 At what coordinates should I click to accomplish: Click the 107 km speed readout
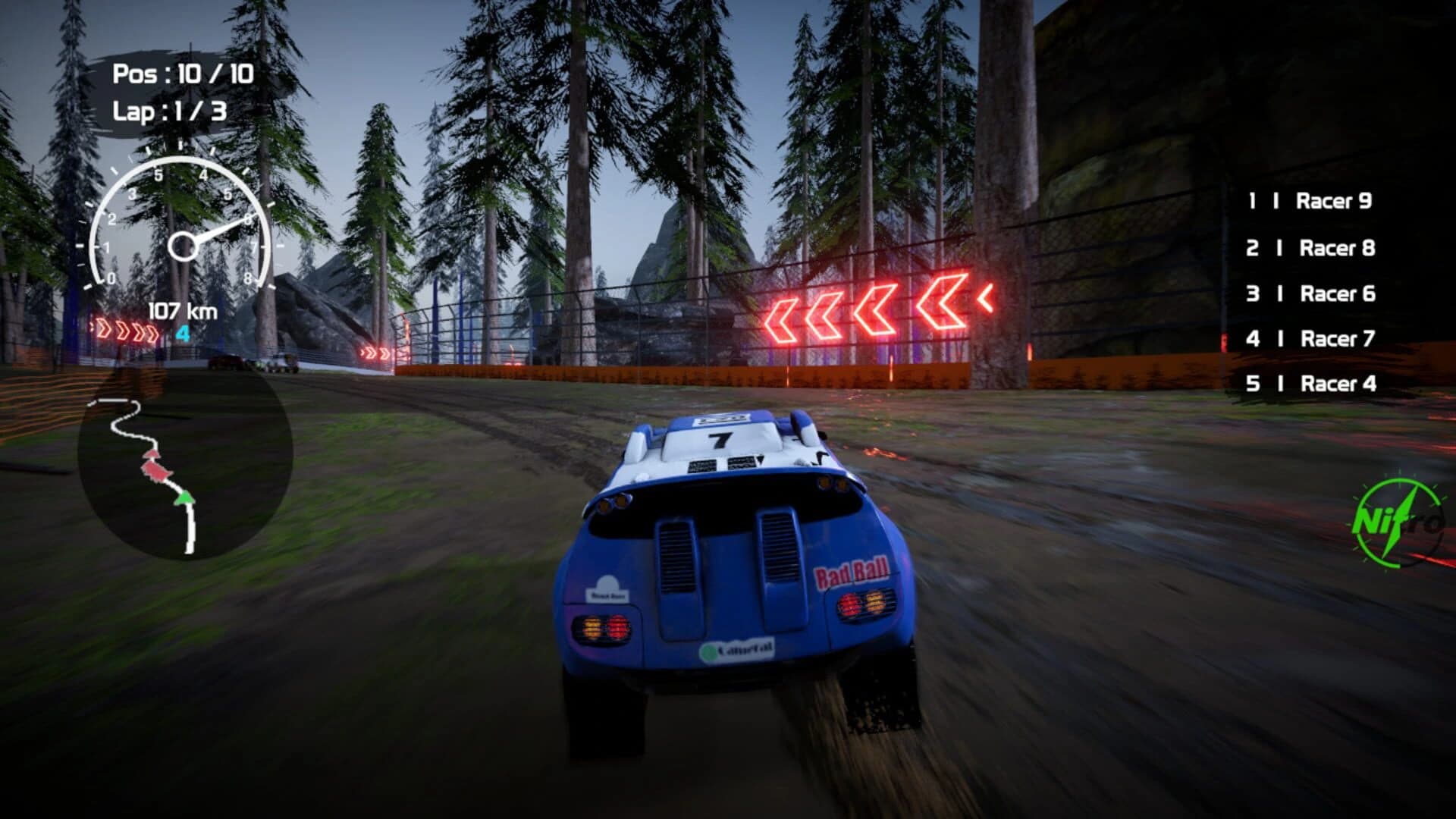pyautogui.click(x=181, y=309)
